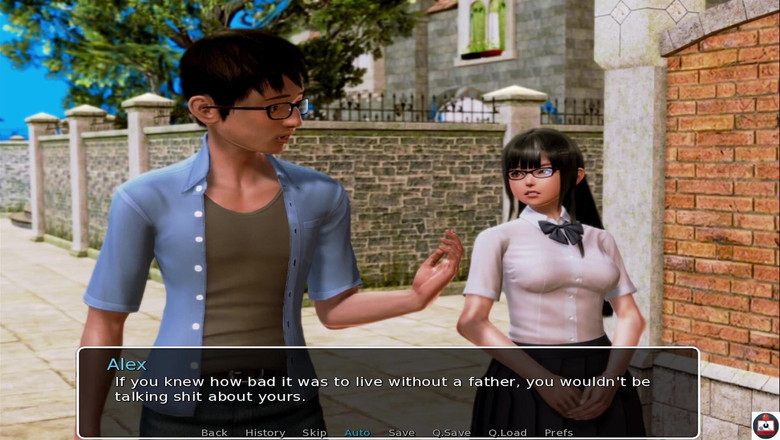Open the Save game screen
This screenshot has width=780, height=440.
tap(401, 432)
